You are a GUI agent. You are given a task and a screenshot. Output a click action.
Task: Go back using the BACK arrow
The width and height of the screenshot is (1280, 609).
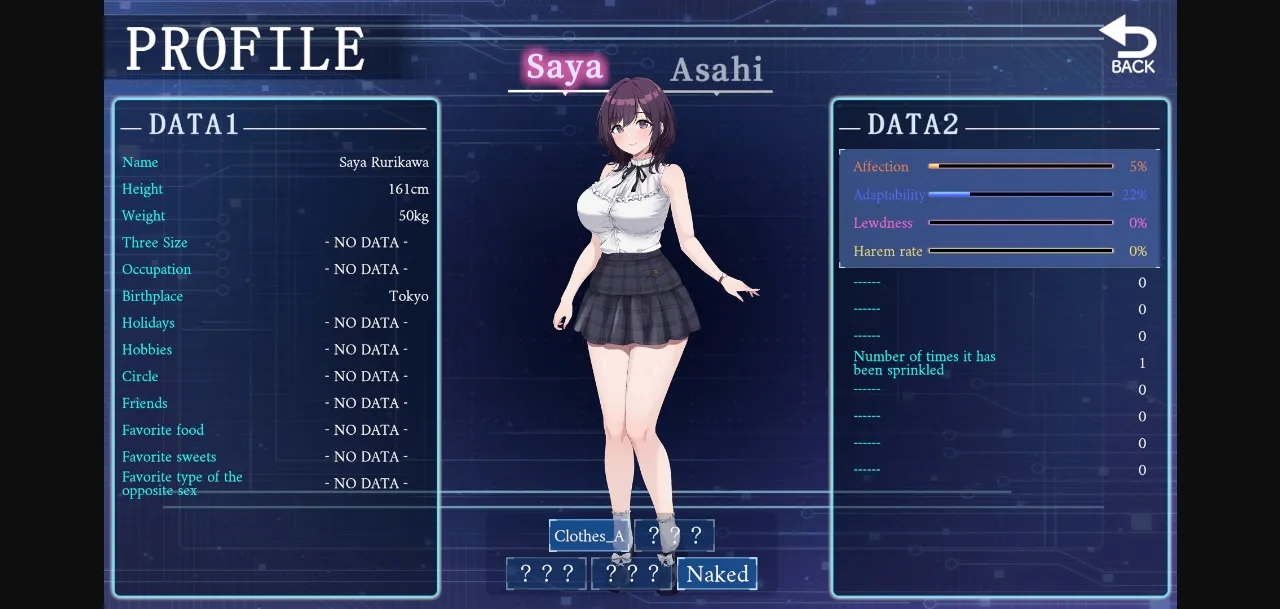(x=1131, y=46)
